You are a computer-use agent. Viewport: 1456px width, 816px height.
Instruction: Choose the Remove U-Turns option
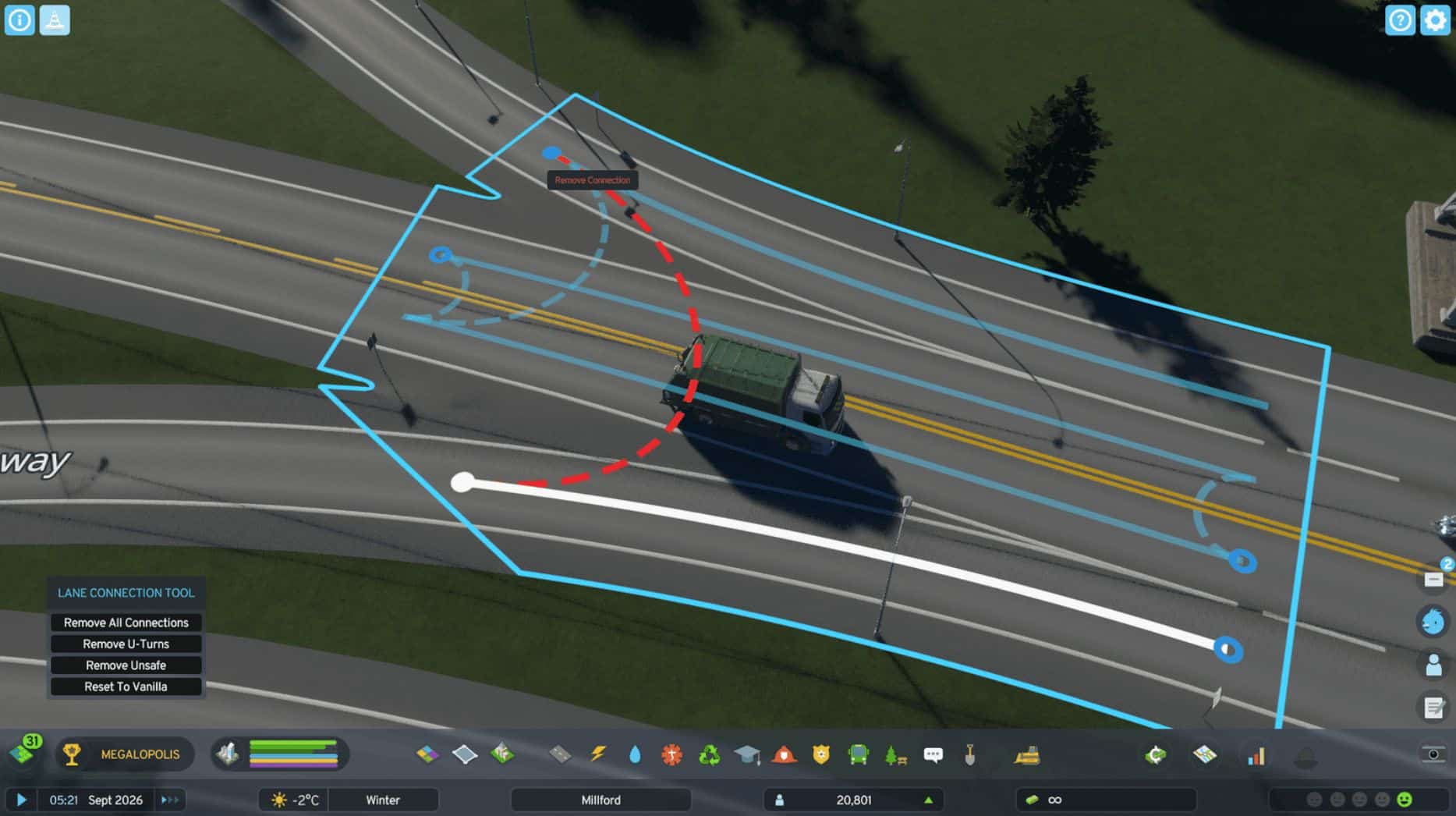point(126,644)
